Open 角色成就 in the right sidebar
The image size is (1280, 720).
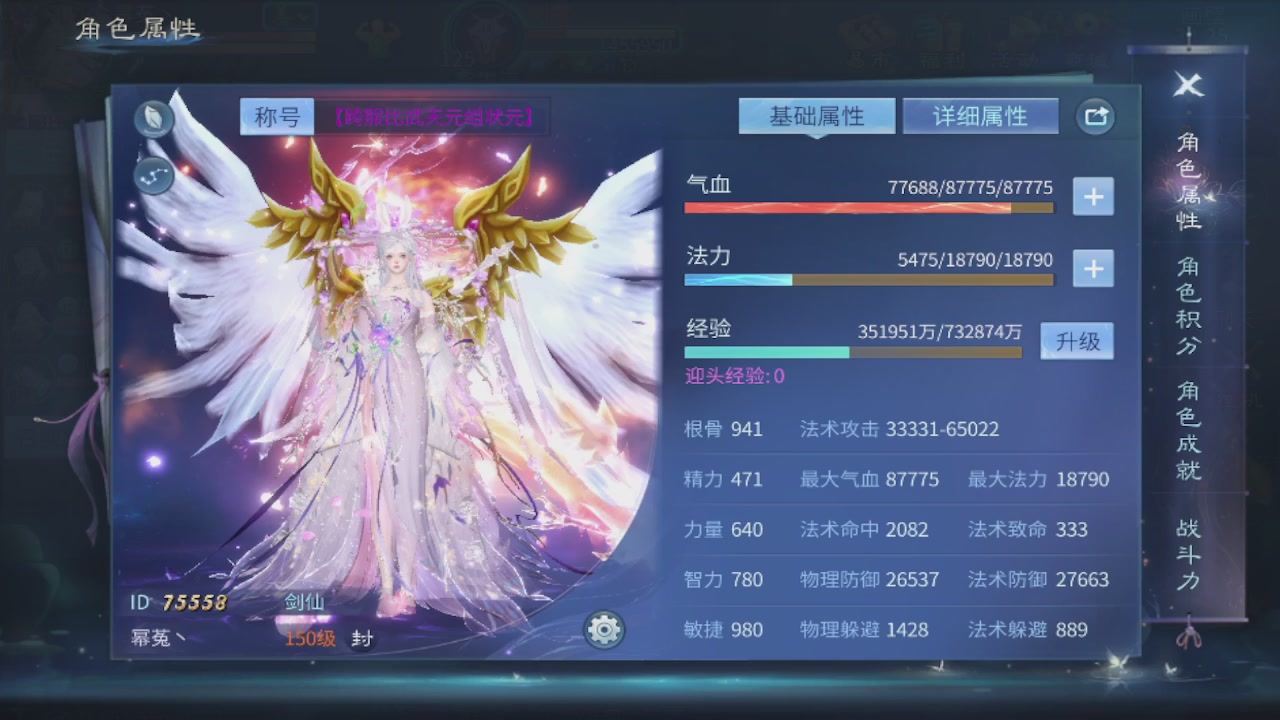pyautogui.click(x=1188, y=437)
